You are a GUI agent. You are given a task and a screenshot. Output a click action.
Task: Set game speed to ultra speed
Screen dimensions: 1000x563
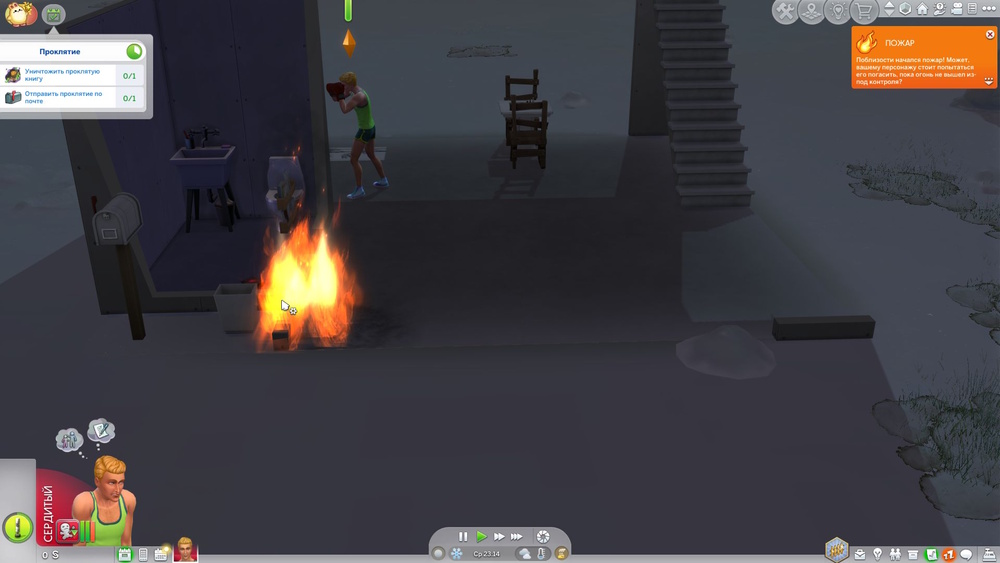pyautogui.click(x=517, y=537)
